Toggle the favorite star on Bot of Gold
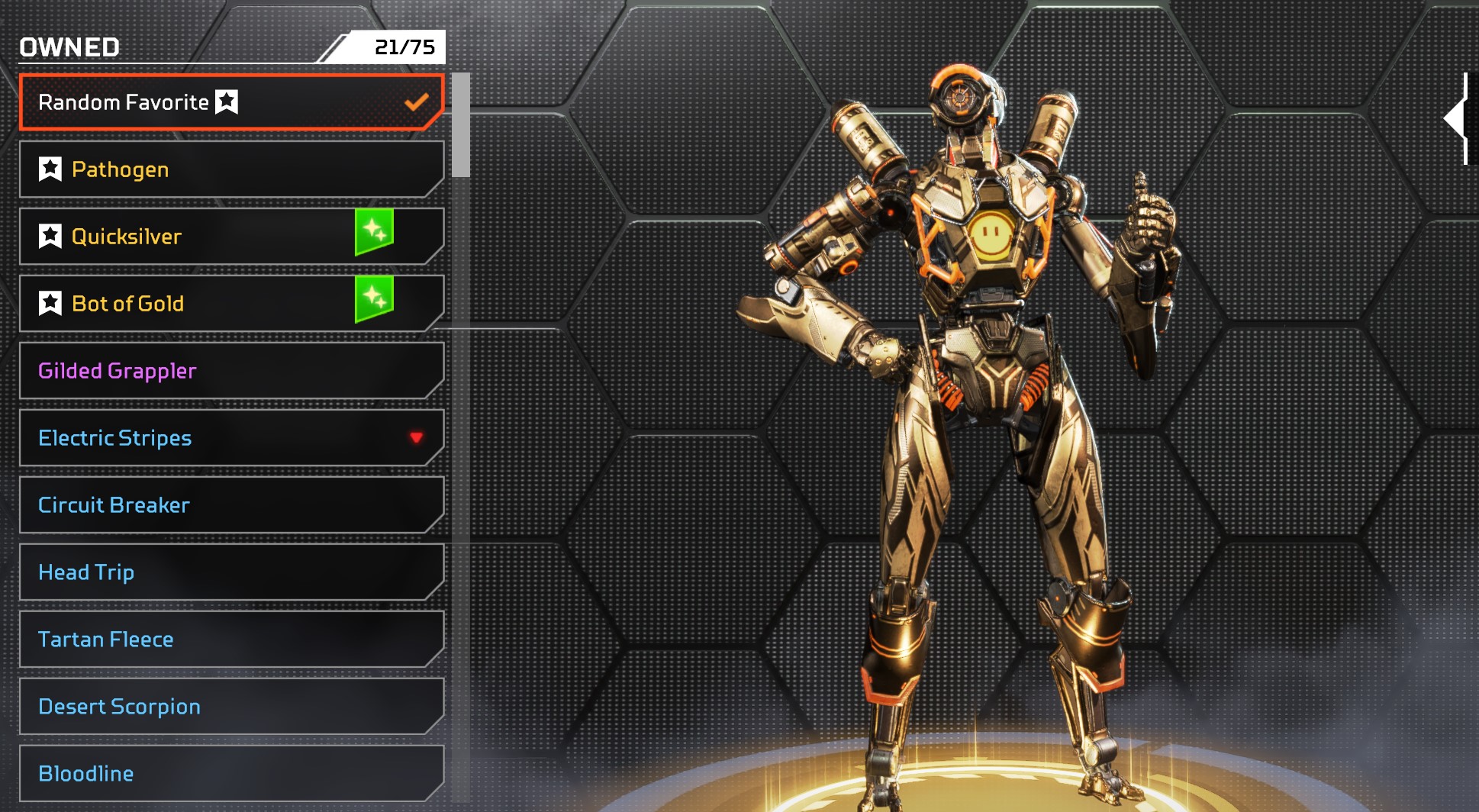Image resolution: width=1479 pixels, height=812 pixels. tap(50, 303)
